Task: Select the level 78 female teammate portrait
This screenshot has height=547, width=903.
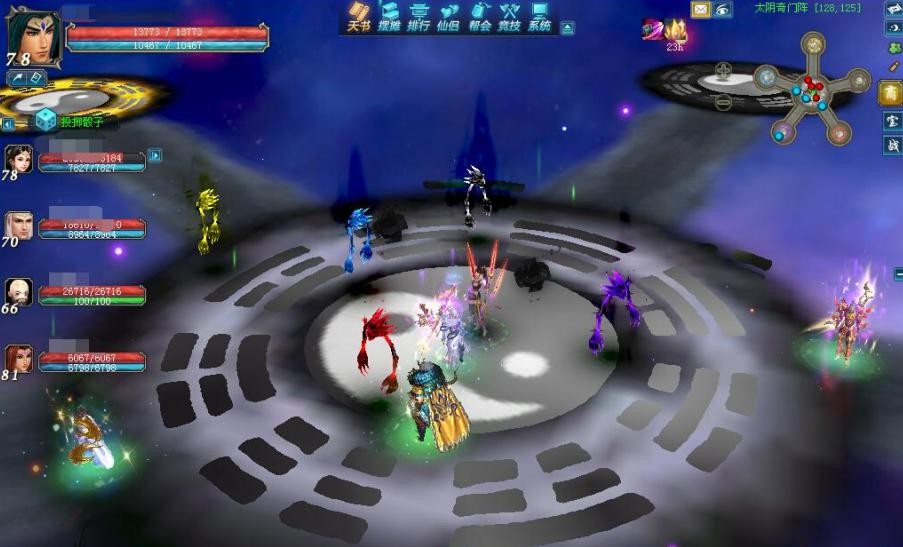Action: pyautogui.click(x=19, y=158)
